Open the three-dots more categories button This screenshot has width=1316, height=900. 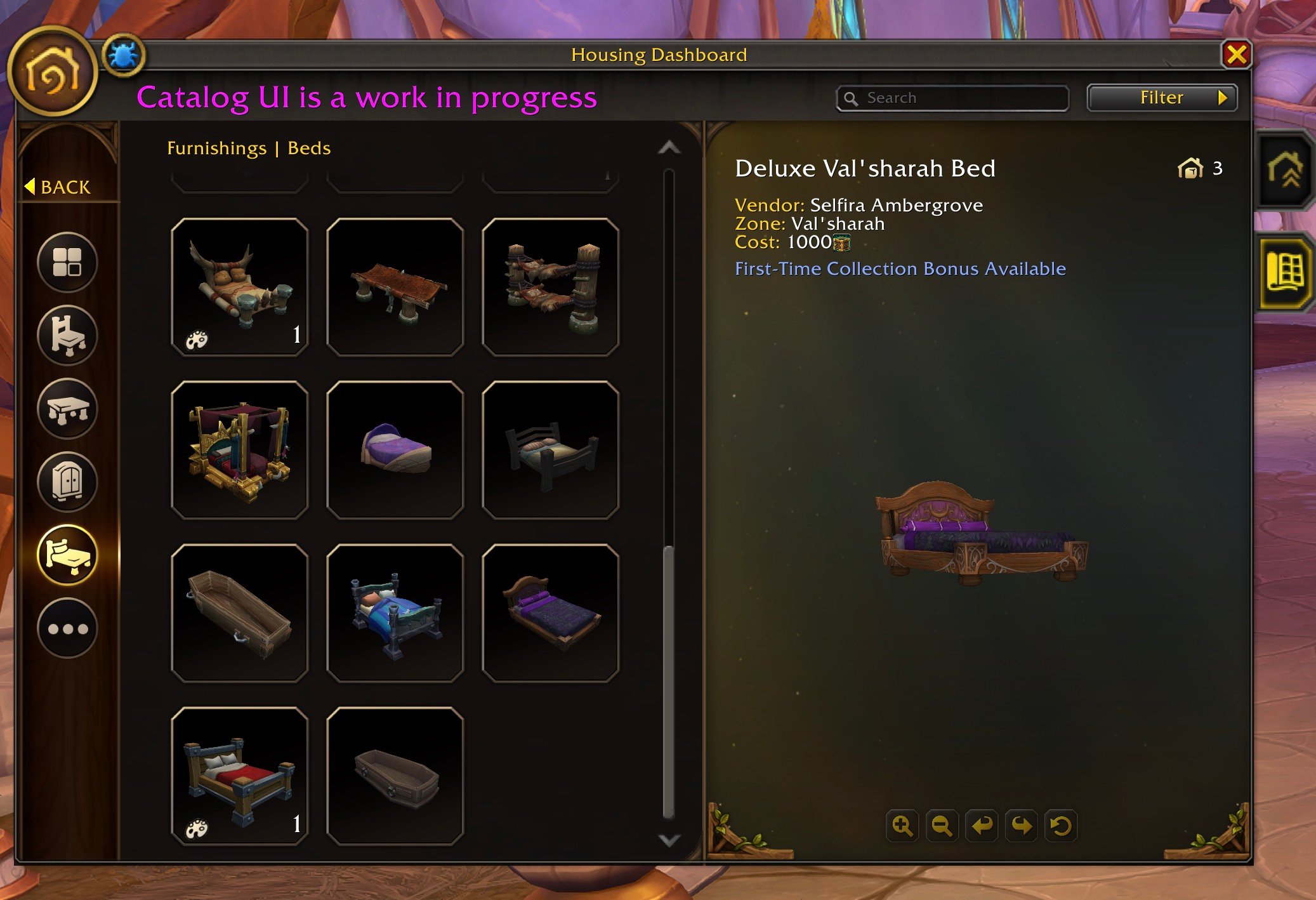coord(67,628)
